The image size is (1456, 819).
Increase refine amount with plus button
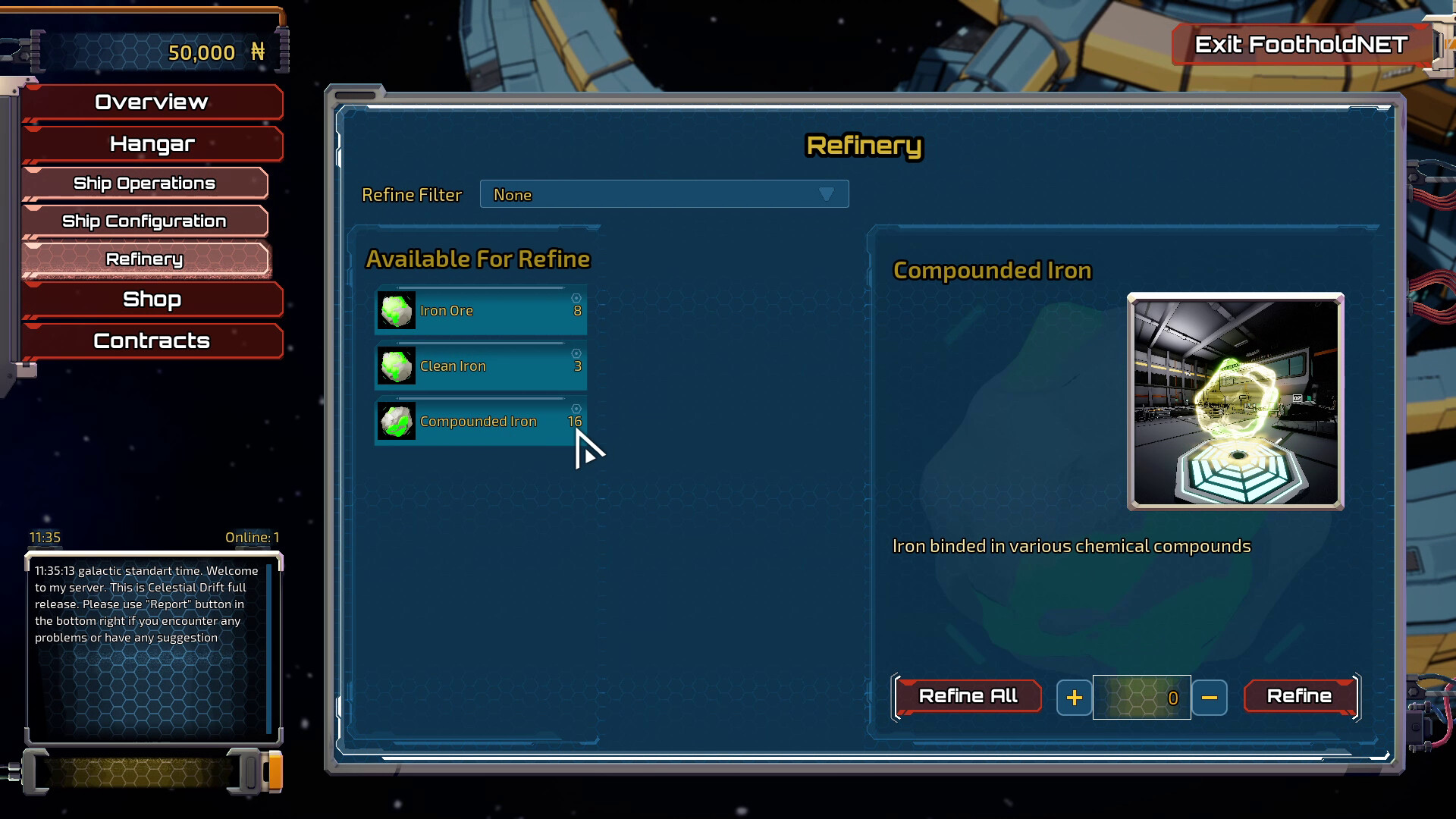[1074, 698]
